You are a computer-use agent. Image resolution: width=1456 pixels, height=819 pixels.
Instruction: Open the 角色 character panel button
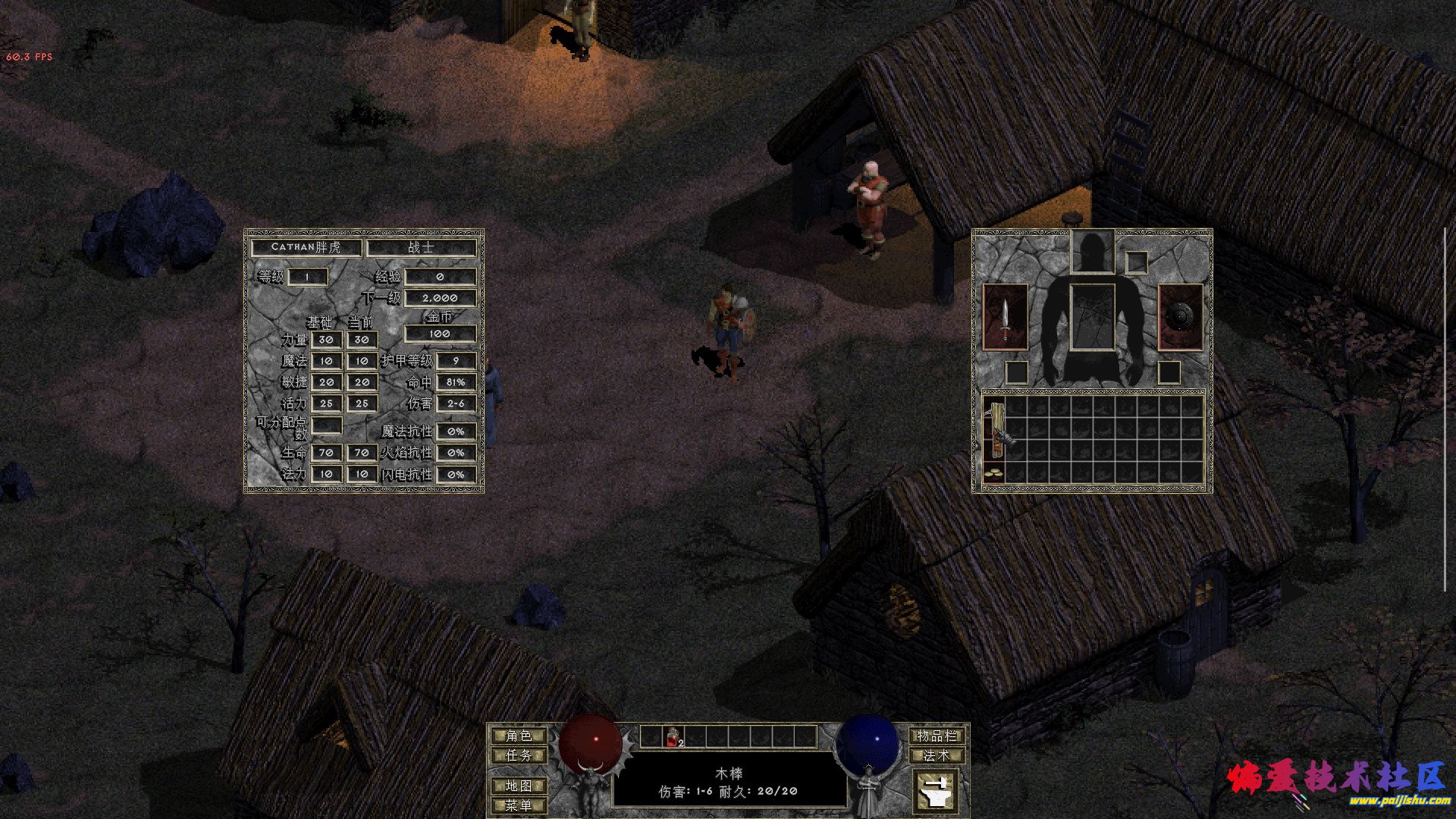click(x=519, y=736)
